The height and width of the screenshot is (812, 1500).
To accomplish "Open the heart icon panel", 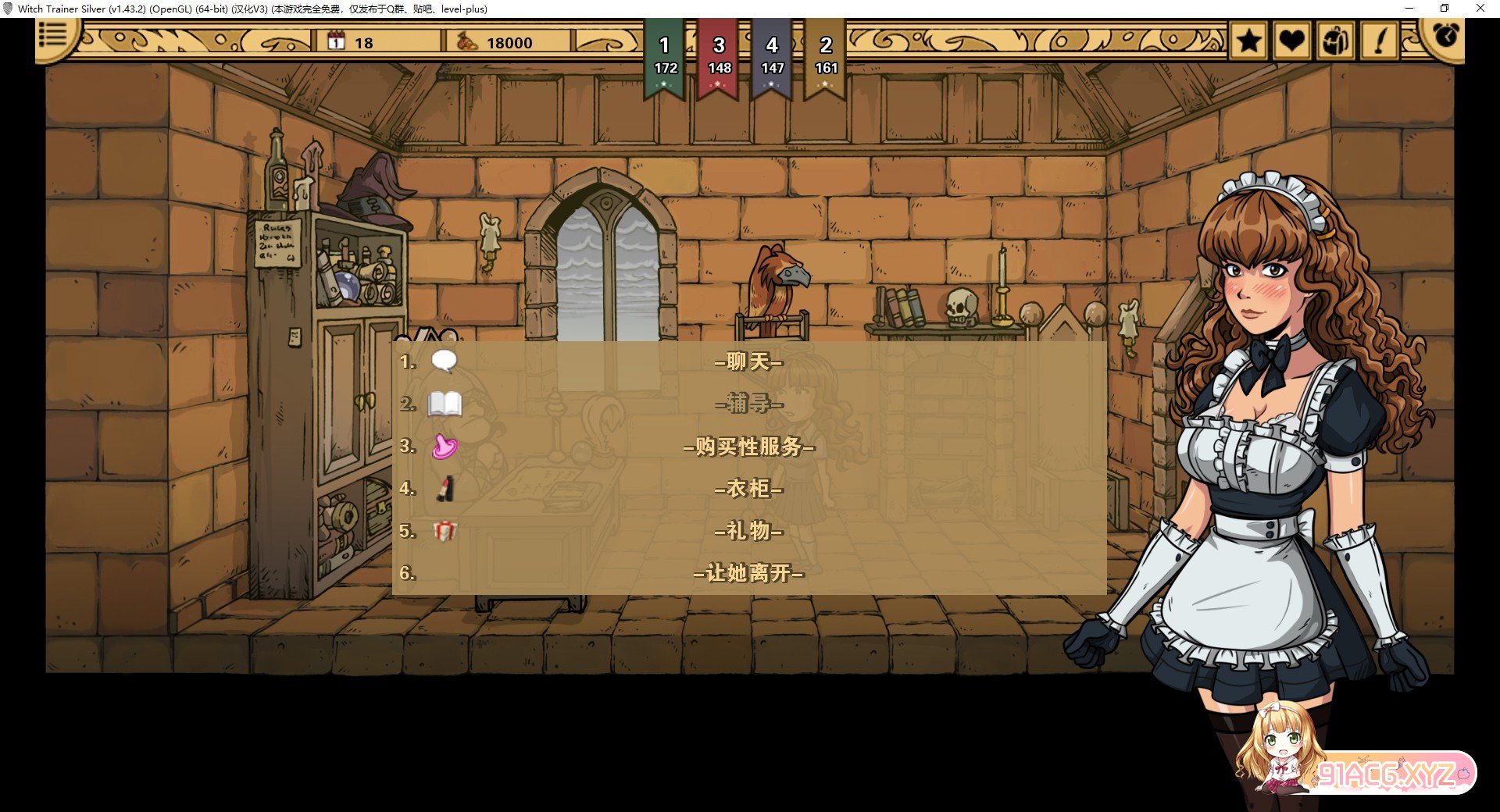I will (x=1291, y=41).
